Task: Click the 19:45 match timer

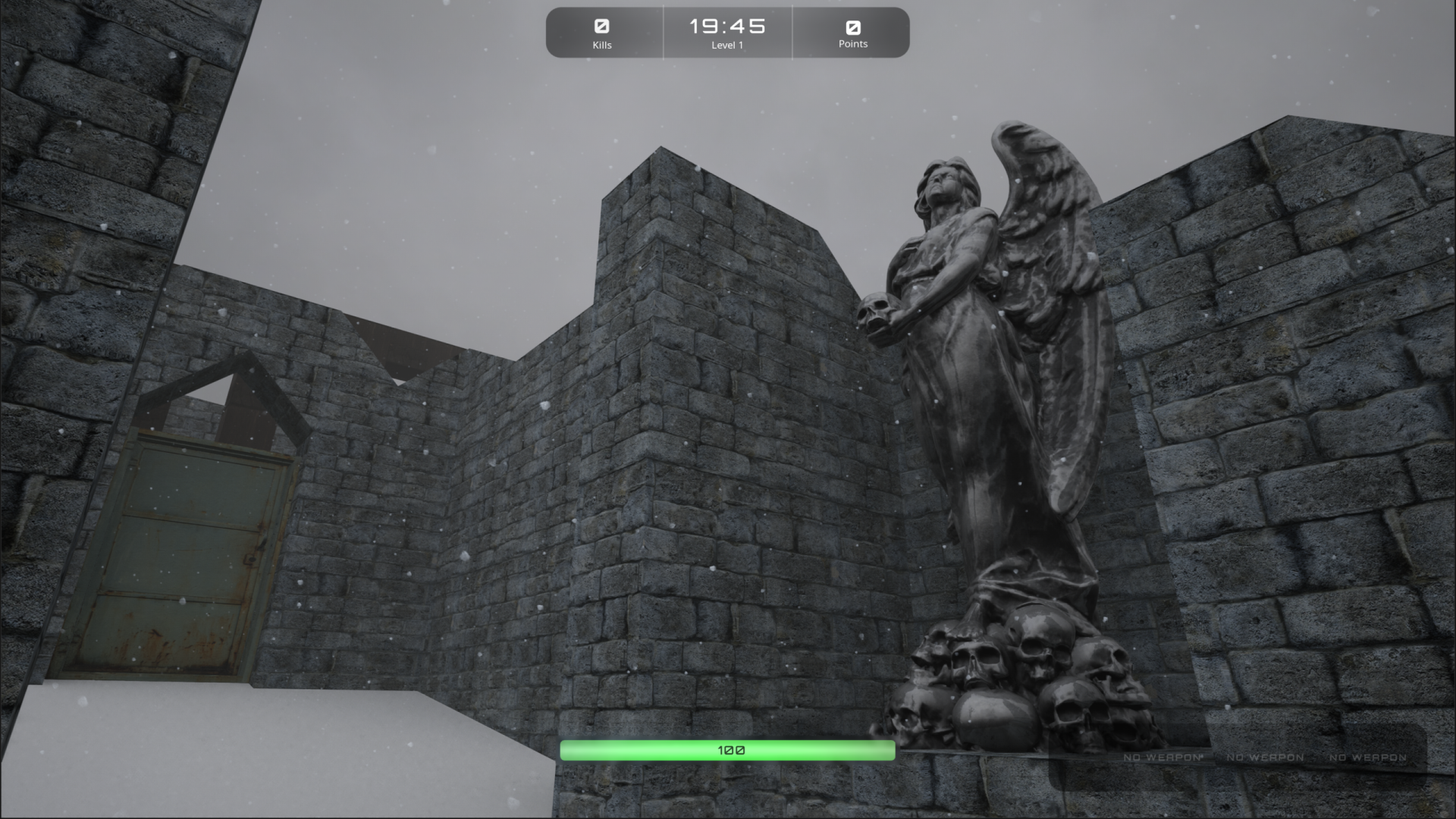Action: point(727,25)
